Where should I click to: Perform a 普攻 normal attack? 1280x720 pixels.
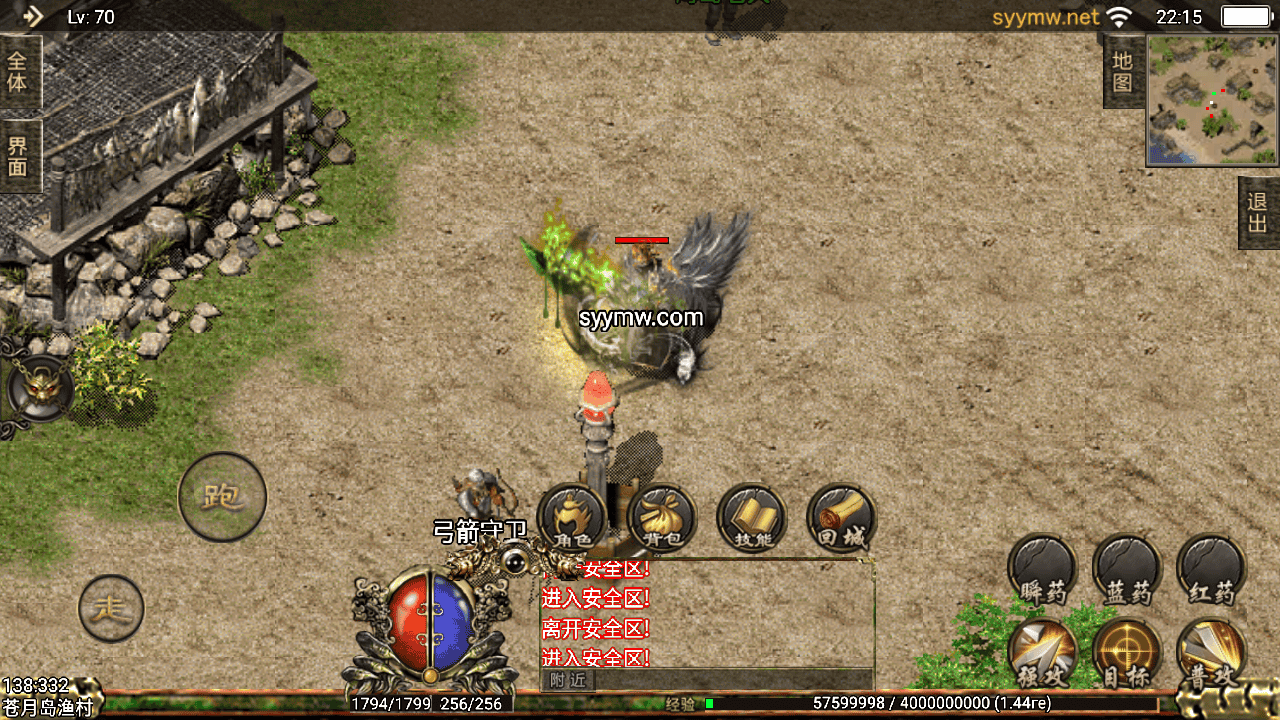click(x=1211, y=654)
